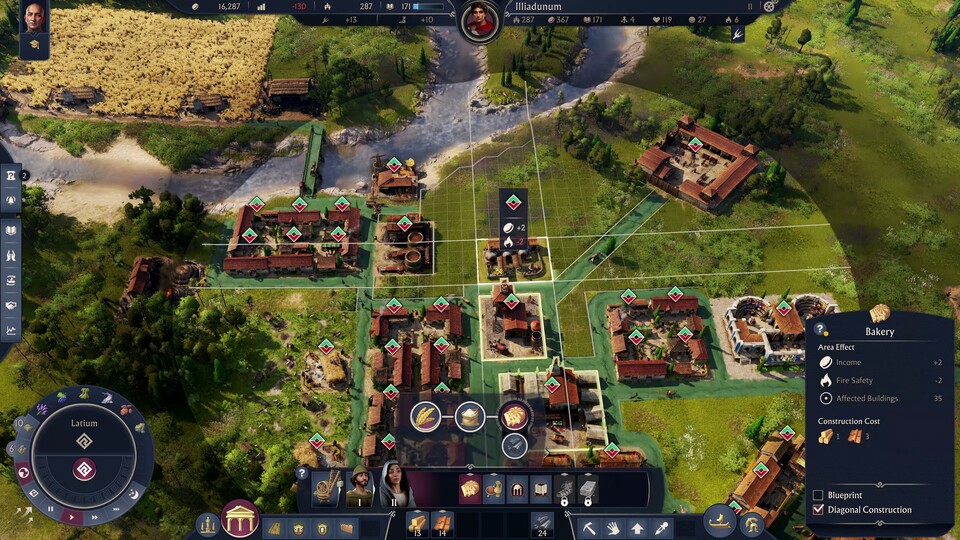Select the normal play speed button
This screenshot has height=540, width=960.
70,516
